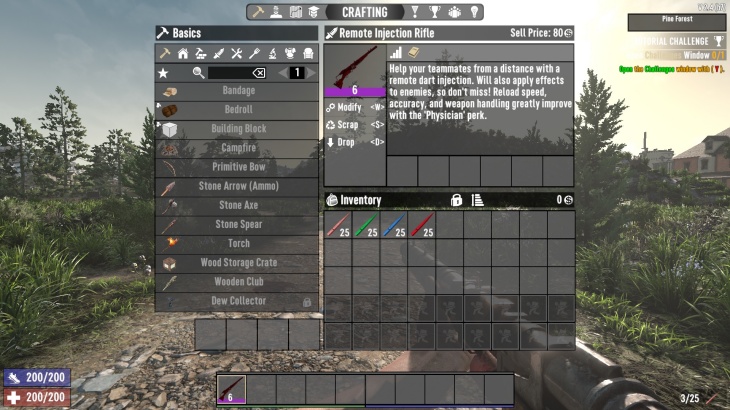
Task: Select the Bandage recipe
Action: point(238,91)
